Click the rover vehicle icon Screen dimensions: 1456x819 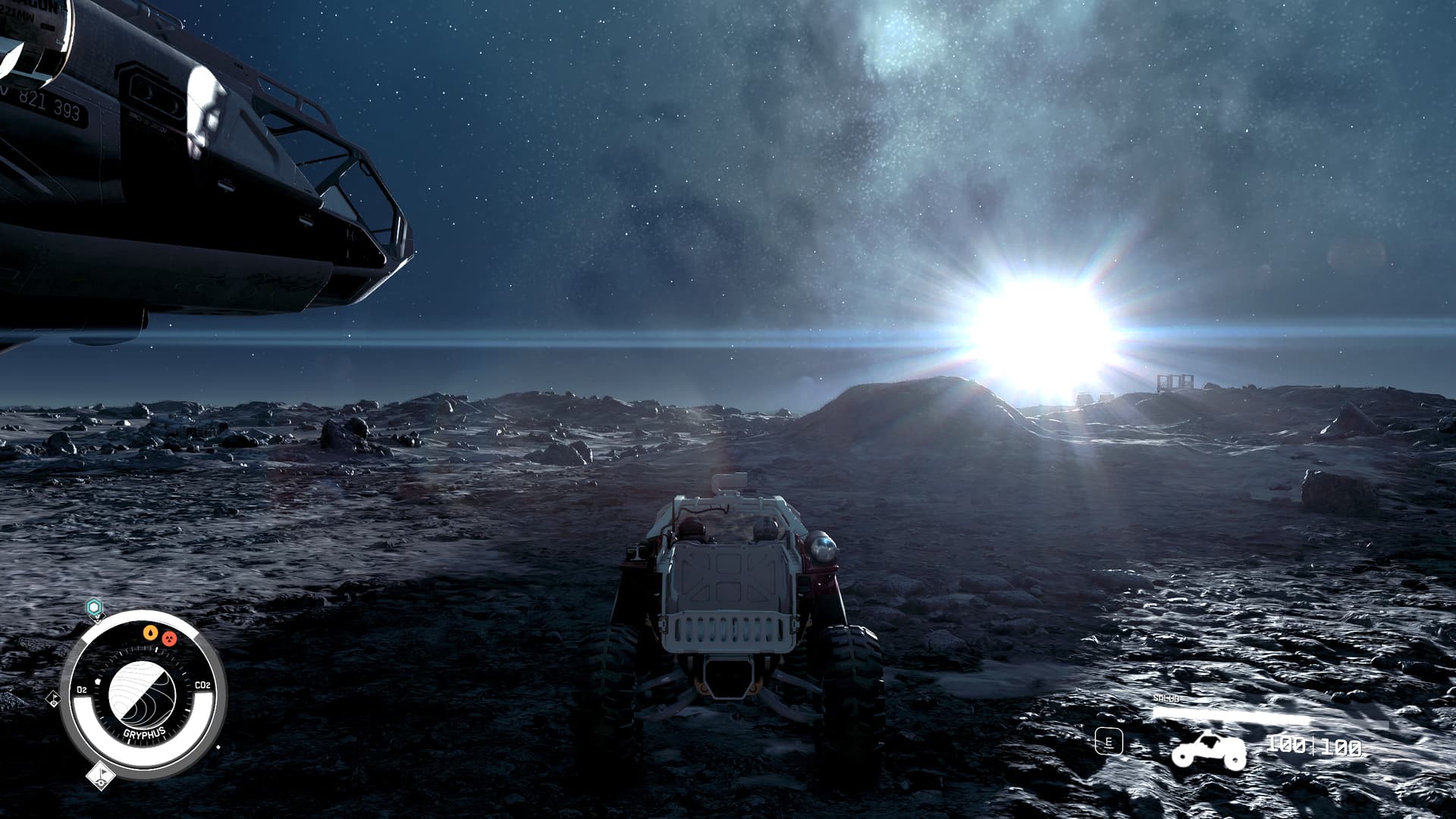click(1208, 751)
